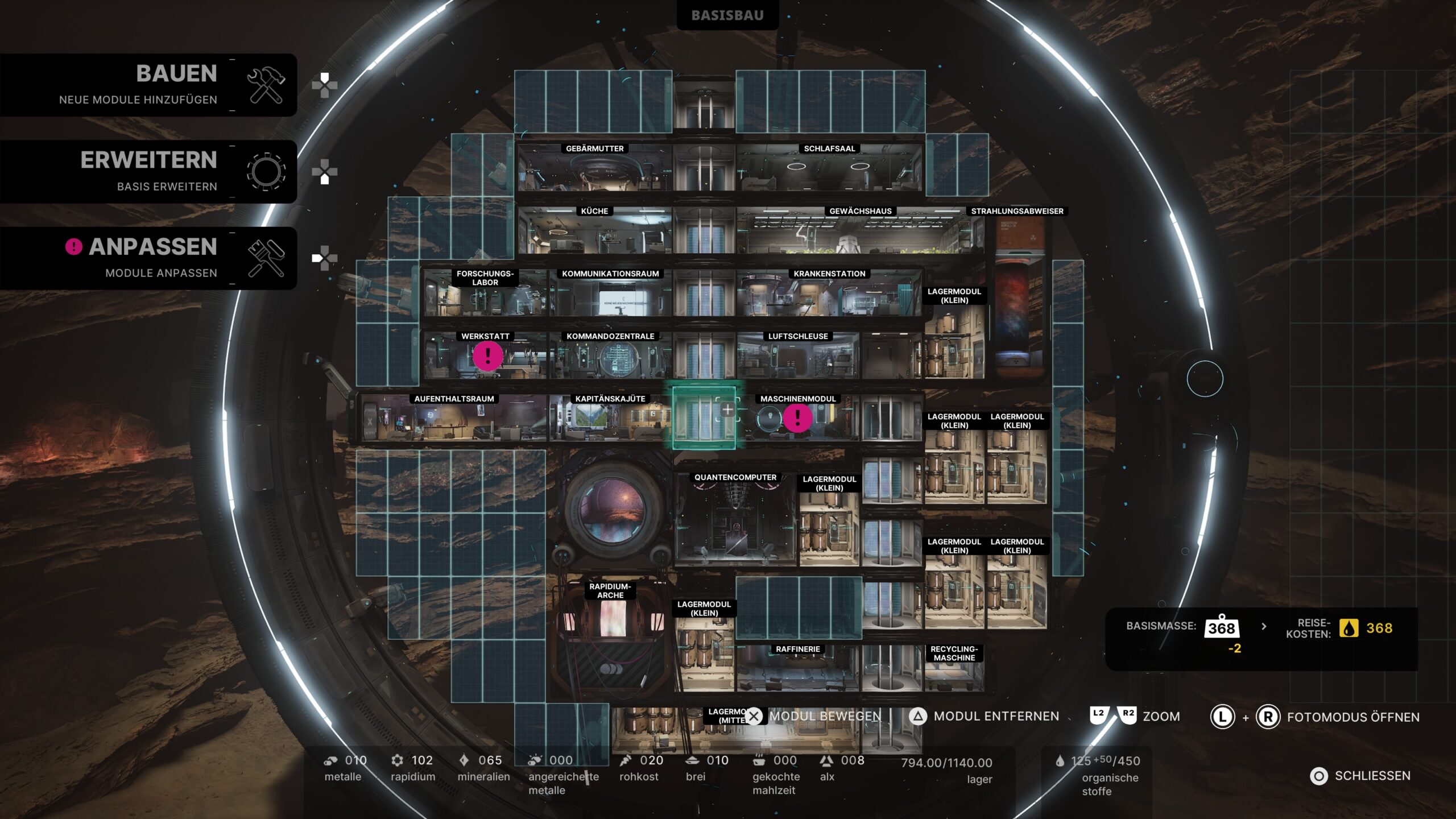Screen dimensions: 1456x819
Task: Select the Aufenthaltsraum module
Action: point(454,422)
